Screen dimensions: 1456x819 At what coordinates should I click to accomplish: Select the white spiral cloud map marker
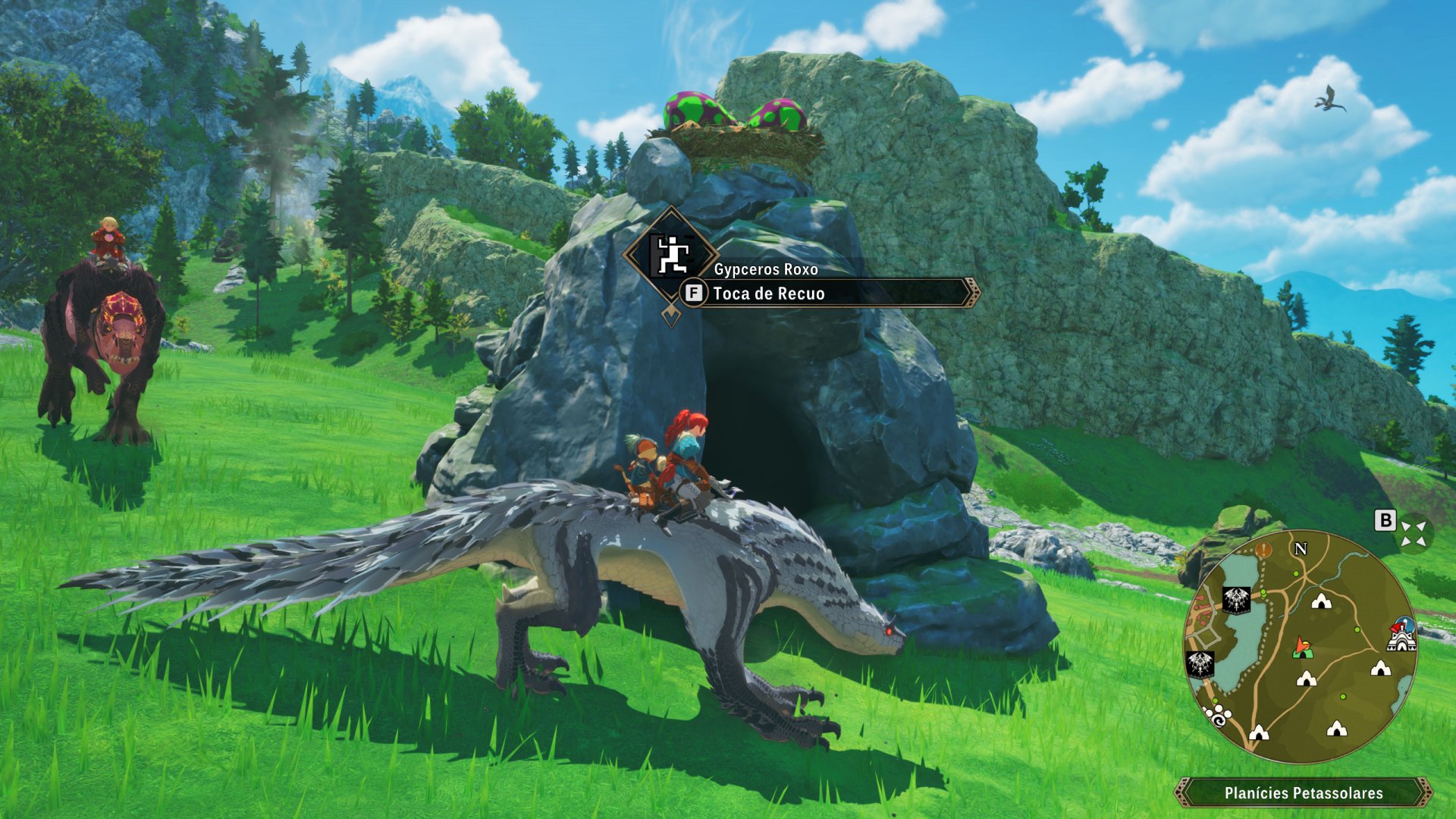(1218, 715)
